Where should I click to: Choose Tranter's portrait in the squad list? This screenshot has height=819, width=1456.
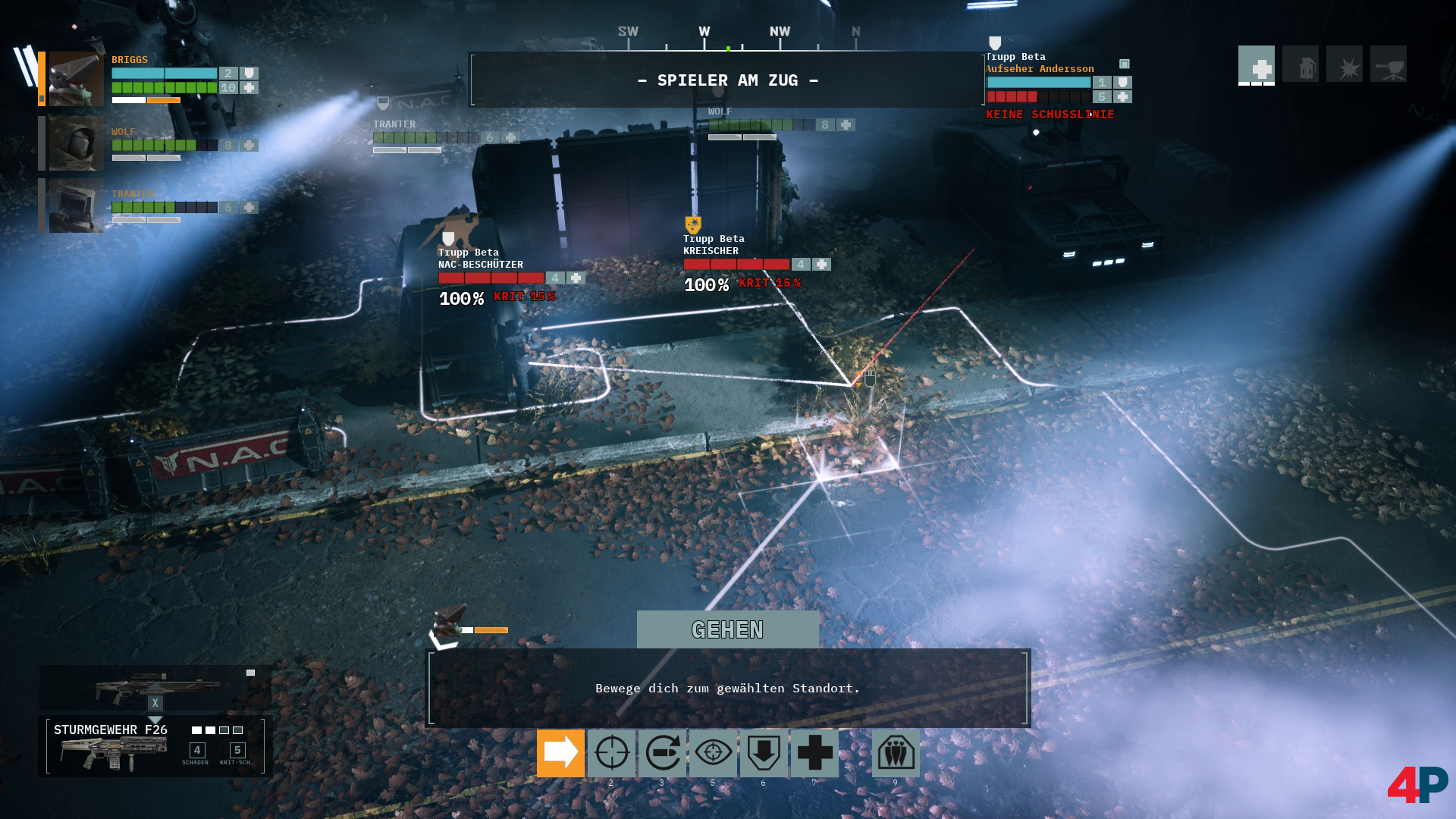click(x=76, y=206)
